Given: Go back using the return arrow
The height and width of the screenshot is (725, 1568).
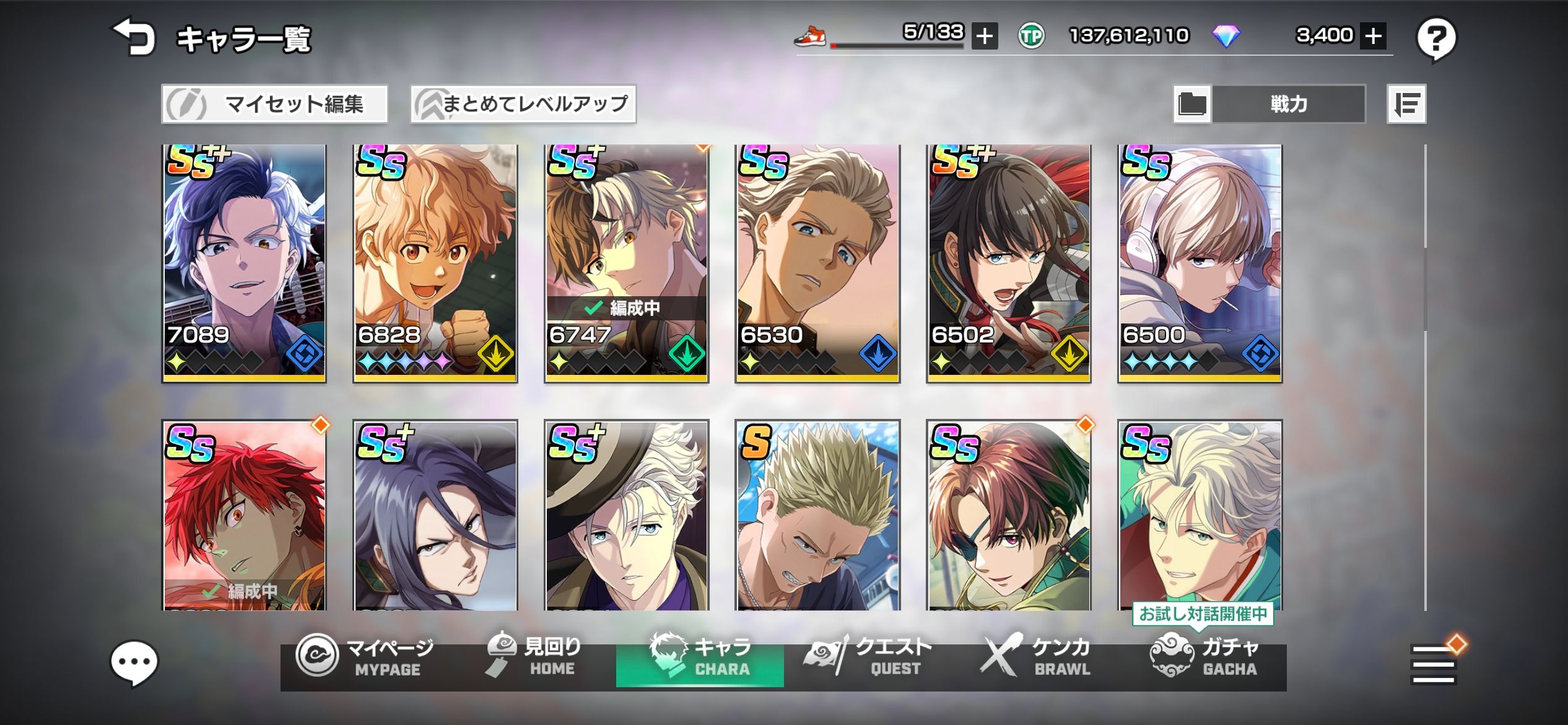Looking at the screenshot, I should pos(133,37).
